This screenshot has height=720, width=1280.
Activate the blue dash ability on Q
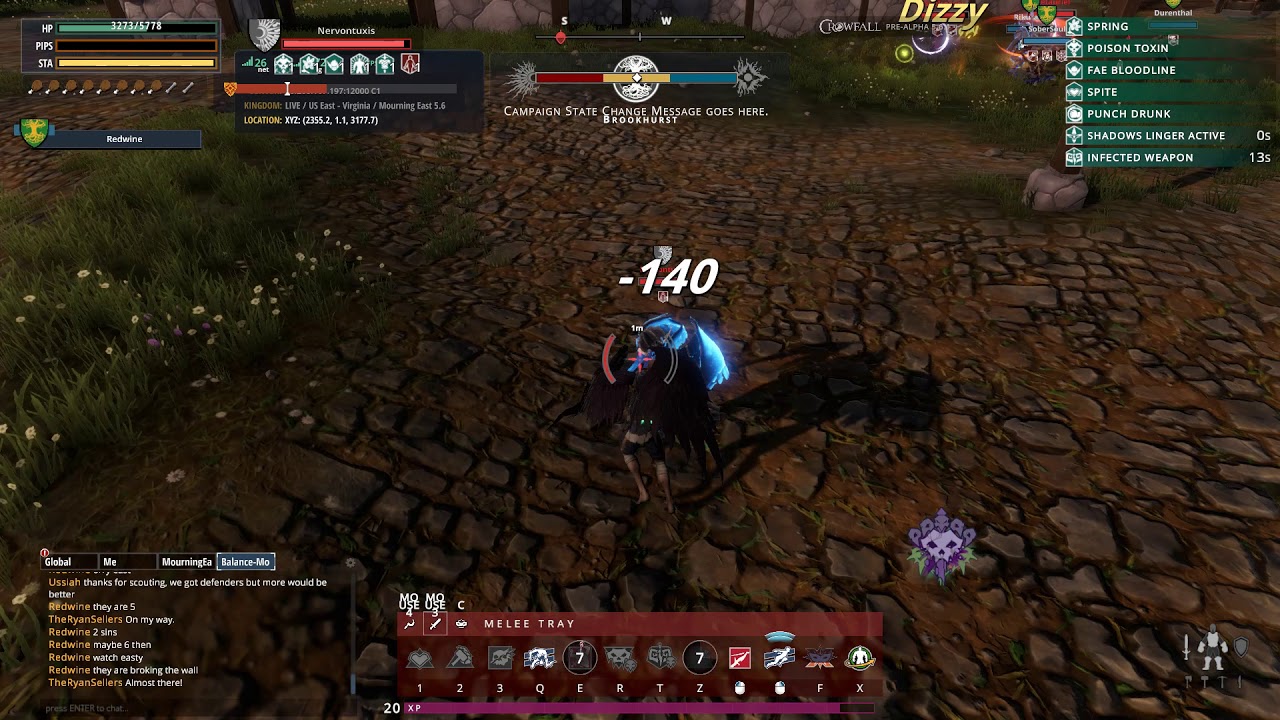point(540,658)
